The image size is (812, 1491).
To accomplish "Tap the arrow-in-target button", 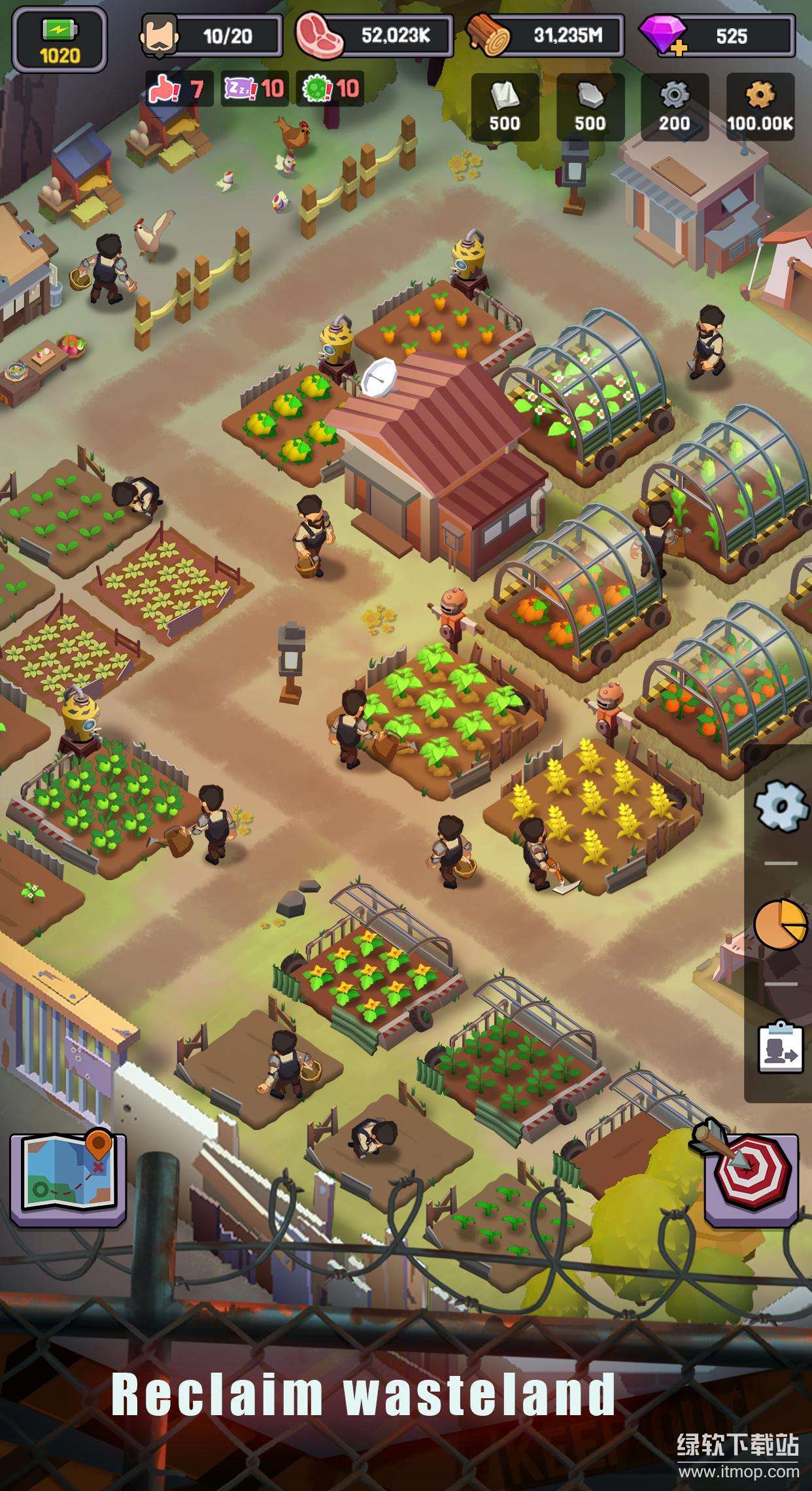I will click(x=751, y=1172).
